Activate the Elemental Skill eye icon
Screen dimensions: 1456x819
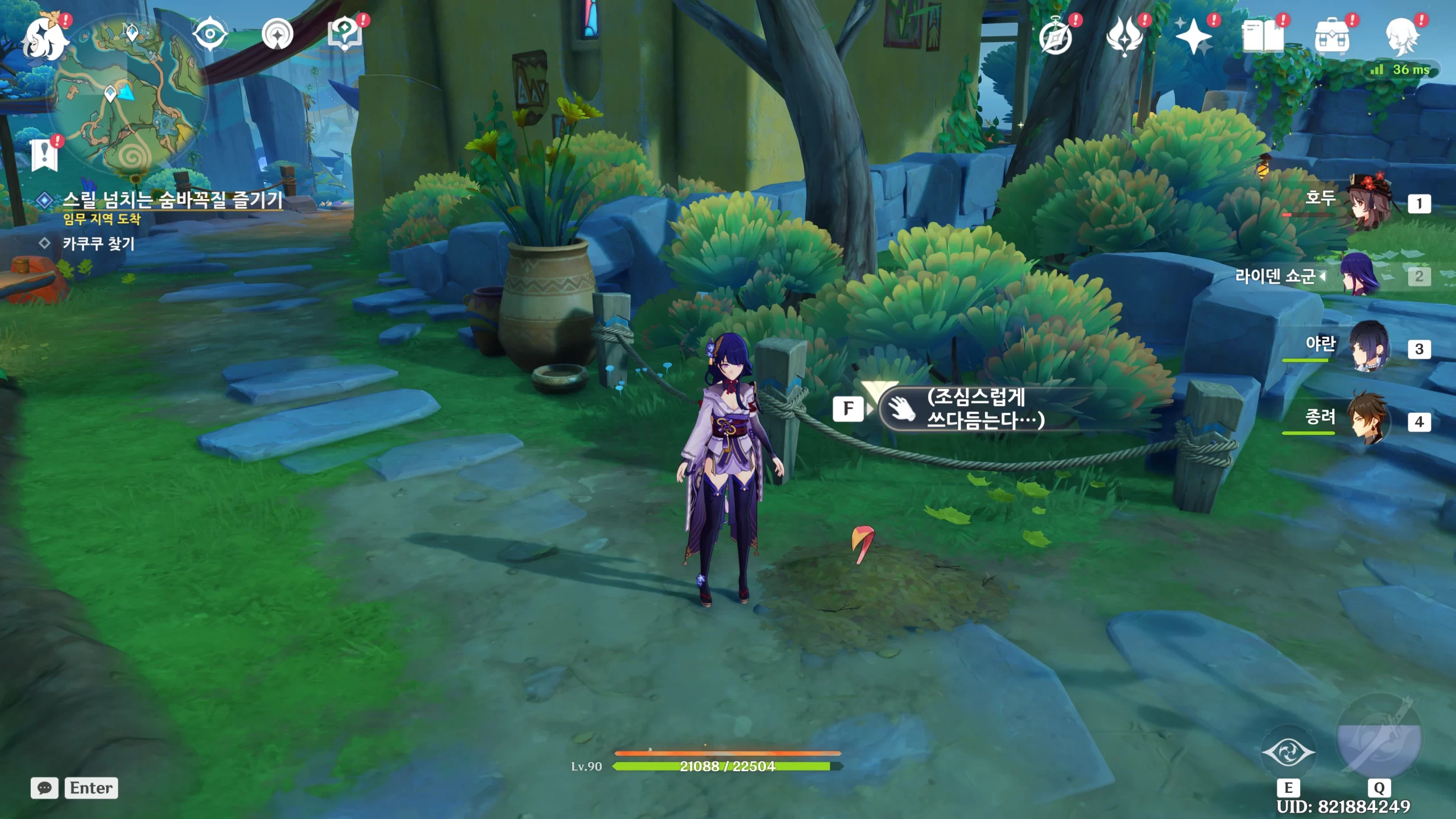(1288, 752)
